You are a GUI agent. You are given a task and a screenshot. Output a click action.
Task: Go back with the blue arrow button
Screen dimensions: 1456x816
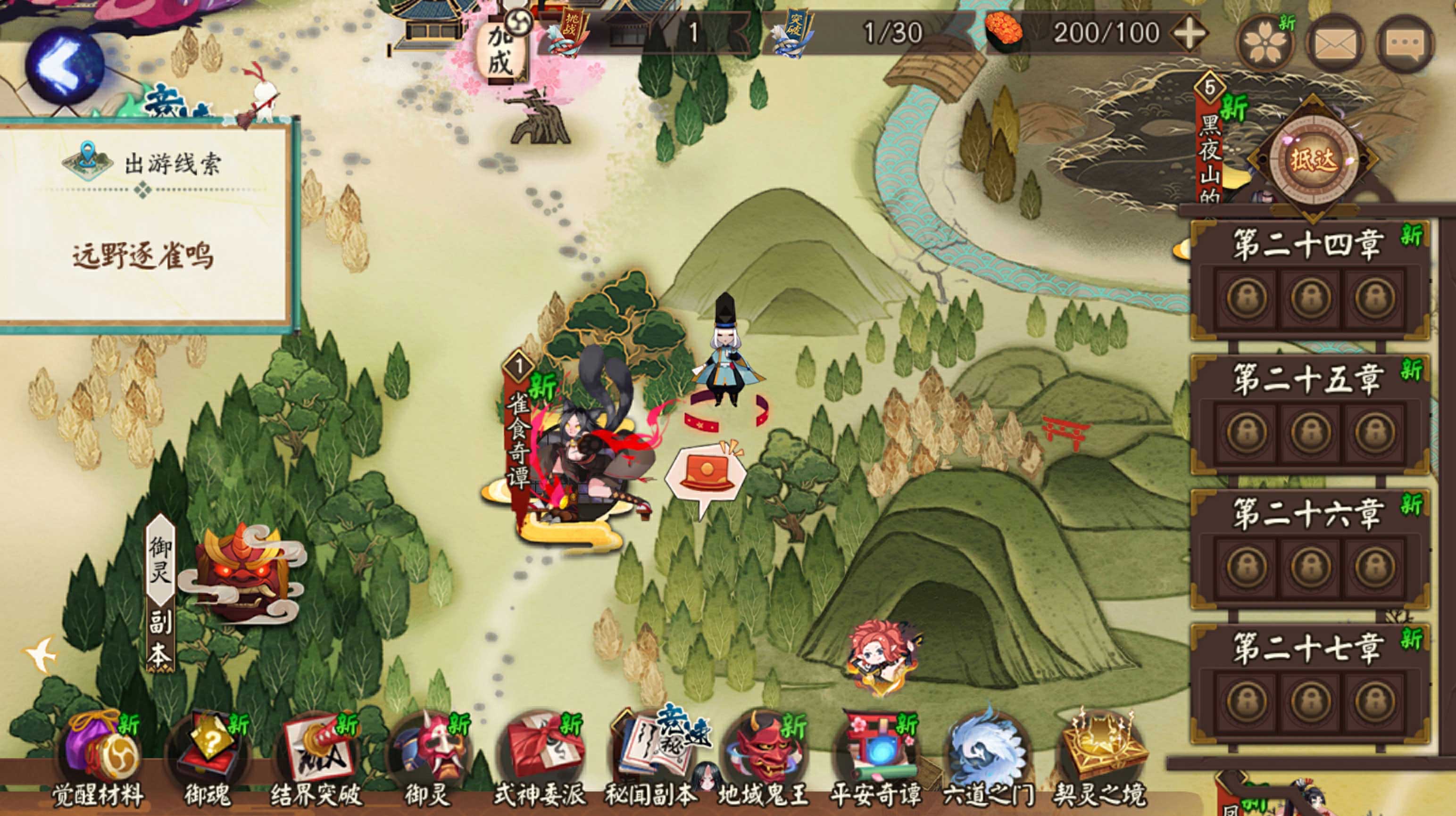point(63,66)
